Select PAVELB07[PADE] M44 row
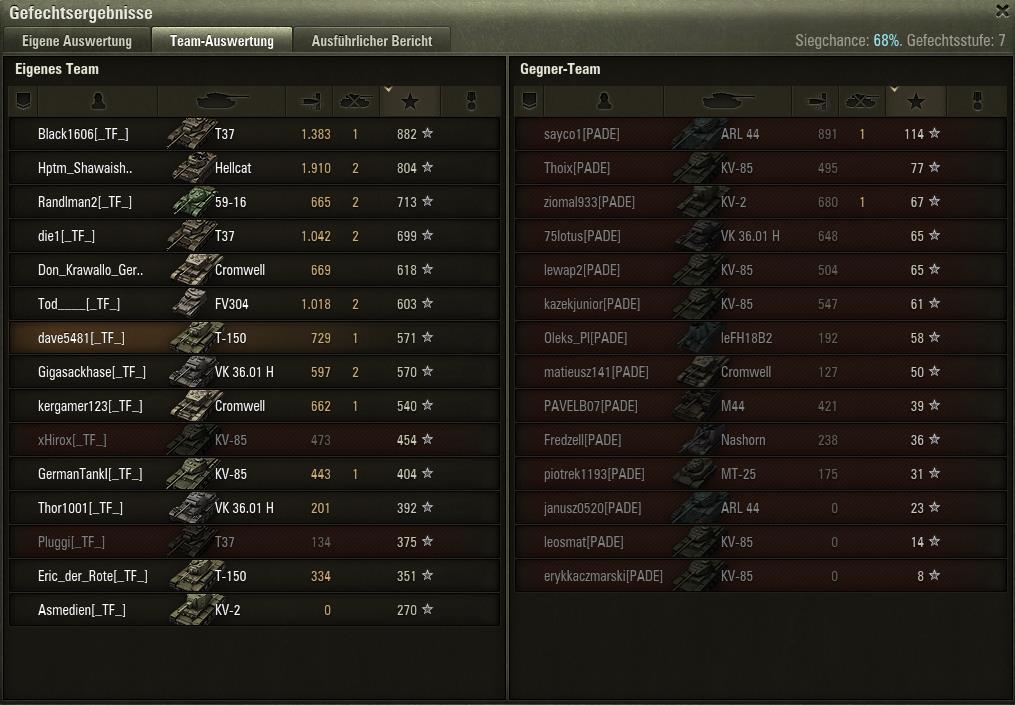Viewport: 1015px width, 705px height. pyautogui.click(x=591, y=406)
